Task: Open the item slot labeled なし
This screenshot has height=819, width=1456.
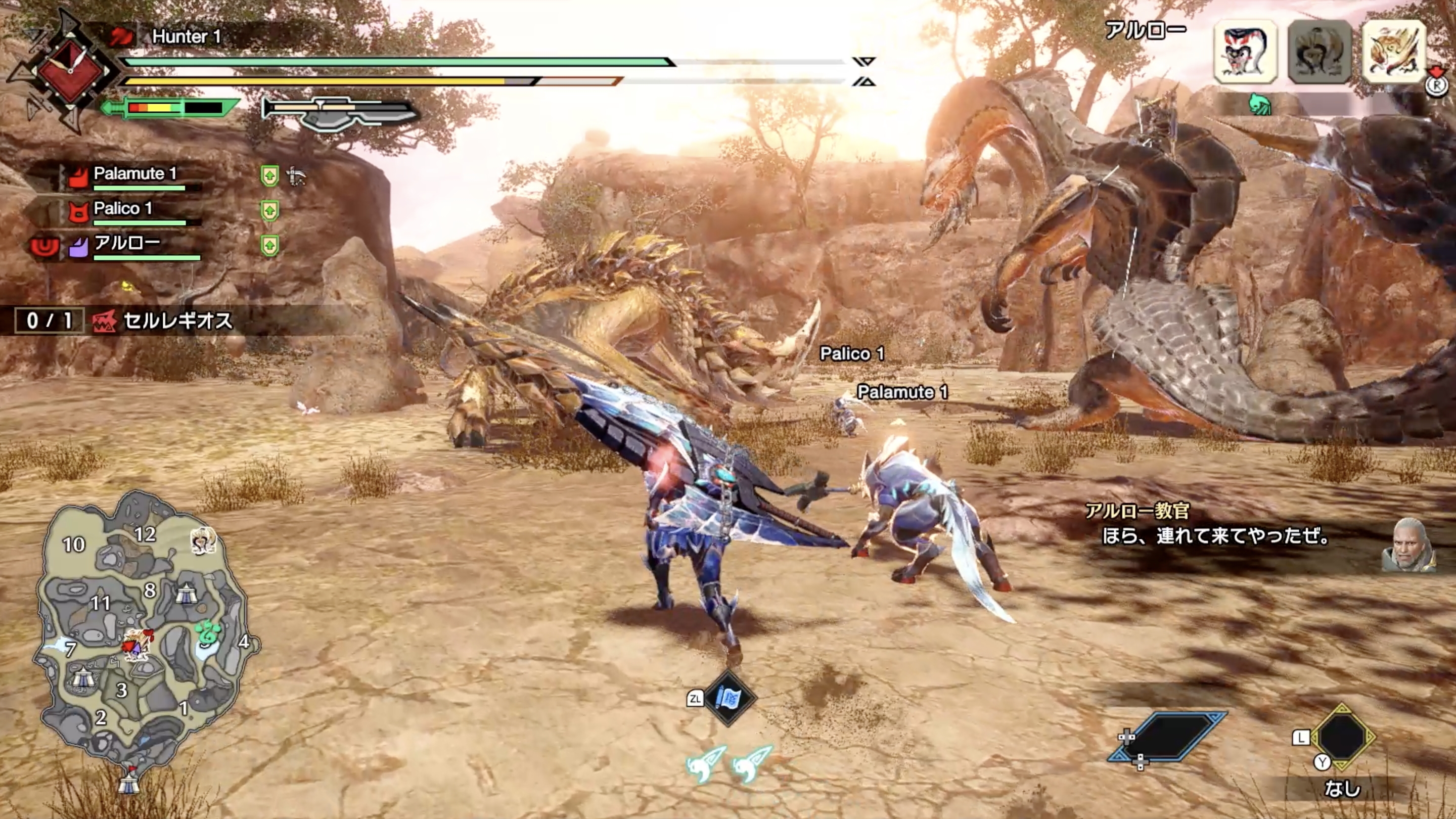Action: [1342, 737]
